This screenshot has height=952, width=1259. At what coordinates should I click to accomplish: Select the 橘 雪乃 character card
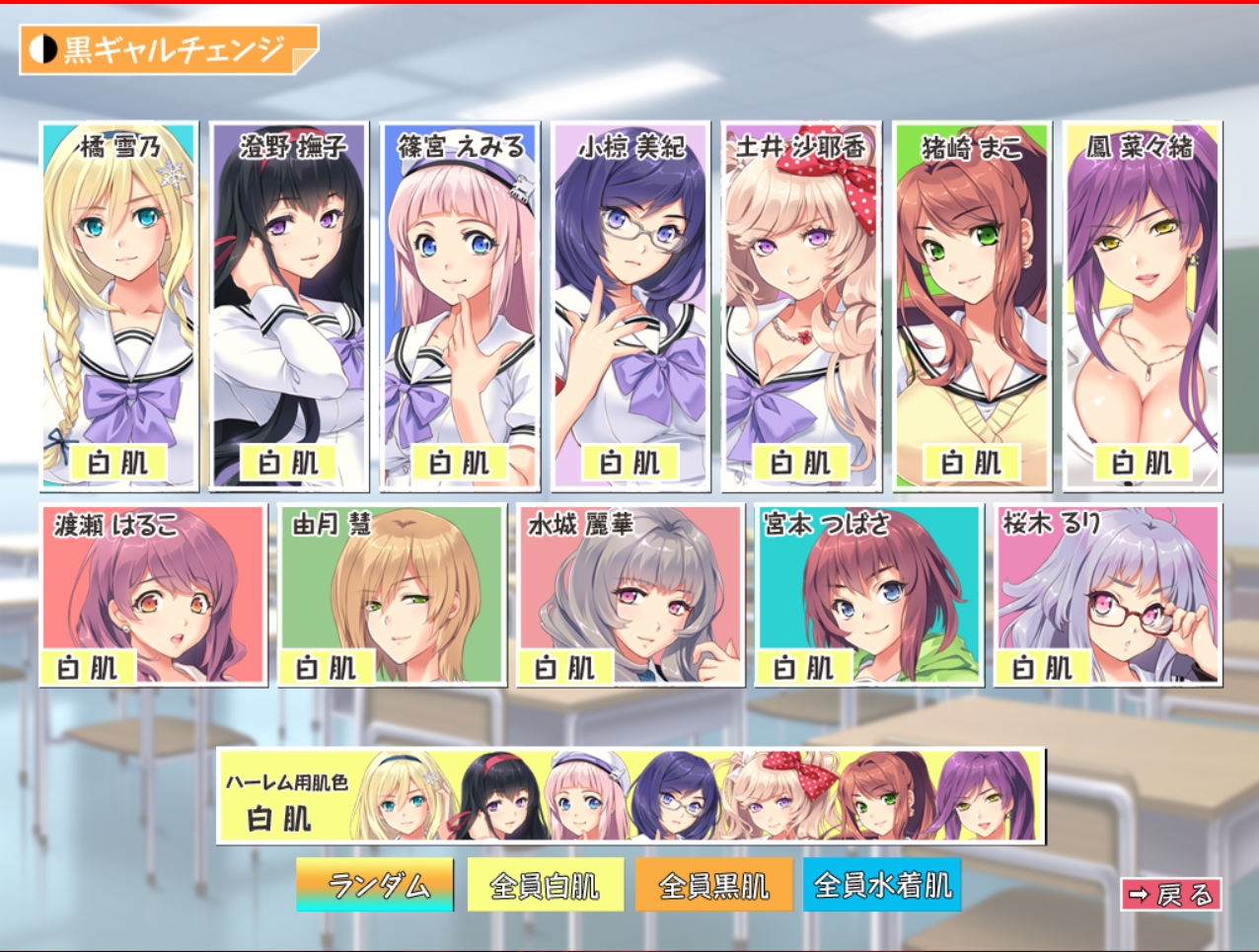click(118, 306)
